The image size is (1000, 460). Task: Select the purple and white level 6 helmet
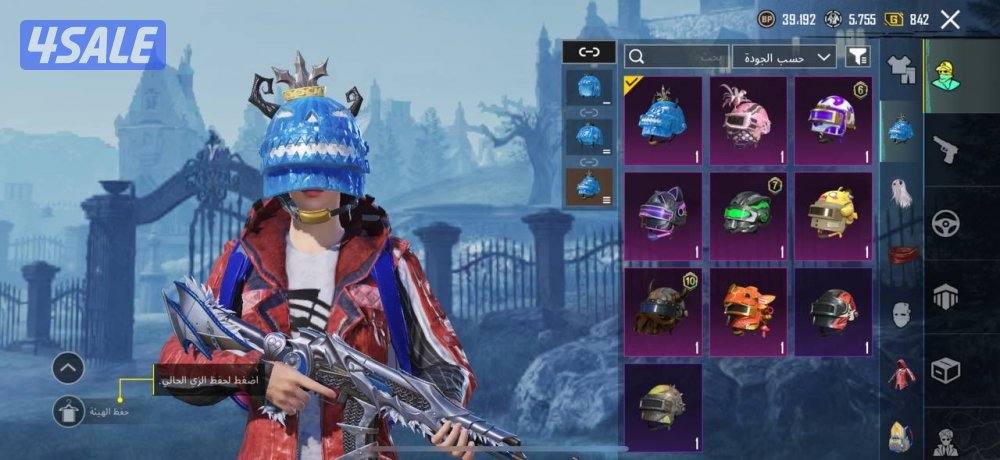833,120
